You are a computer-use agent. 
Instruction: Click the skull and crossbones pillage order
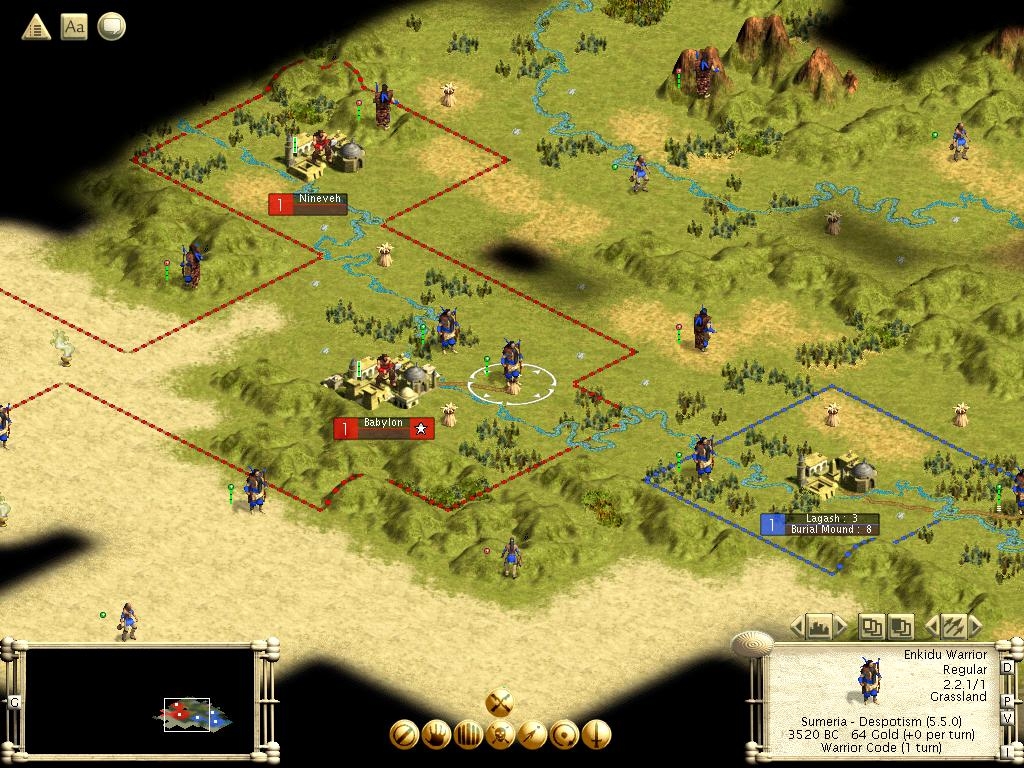point(500,735)
